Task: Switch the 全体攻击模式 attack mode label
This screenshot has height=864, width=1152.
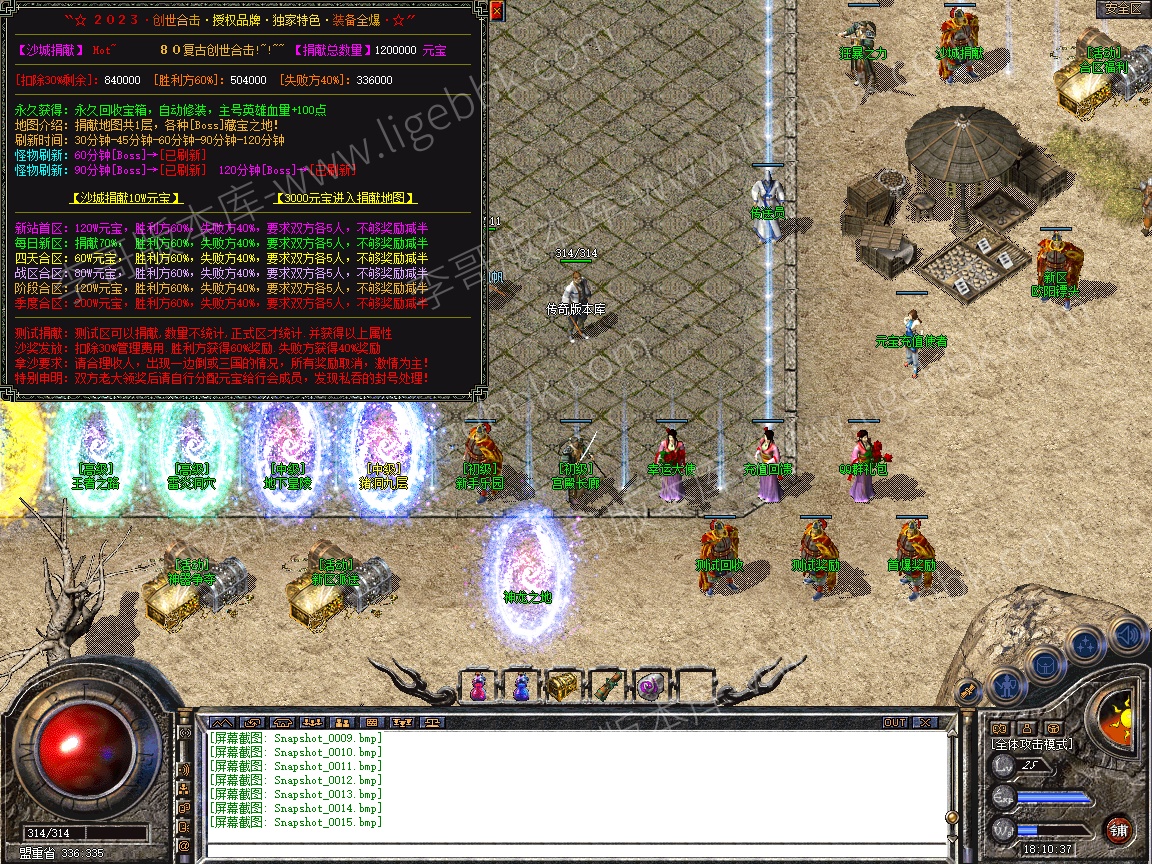Action: point(1031,744)
